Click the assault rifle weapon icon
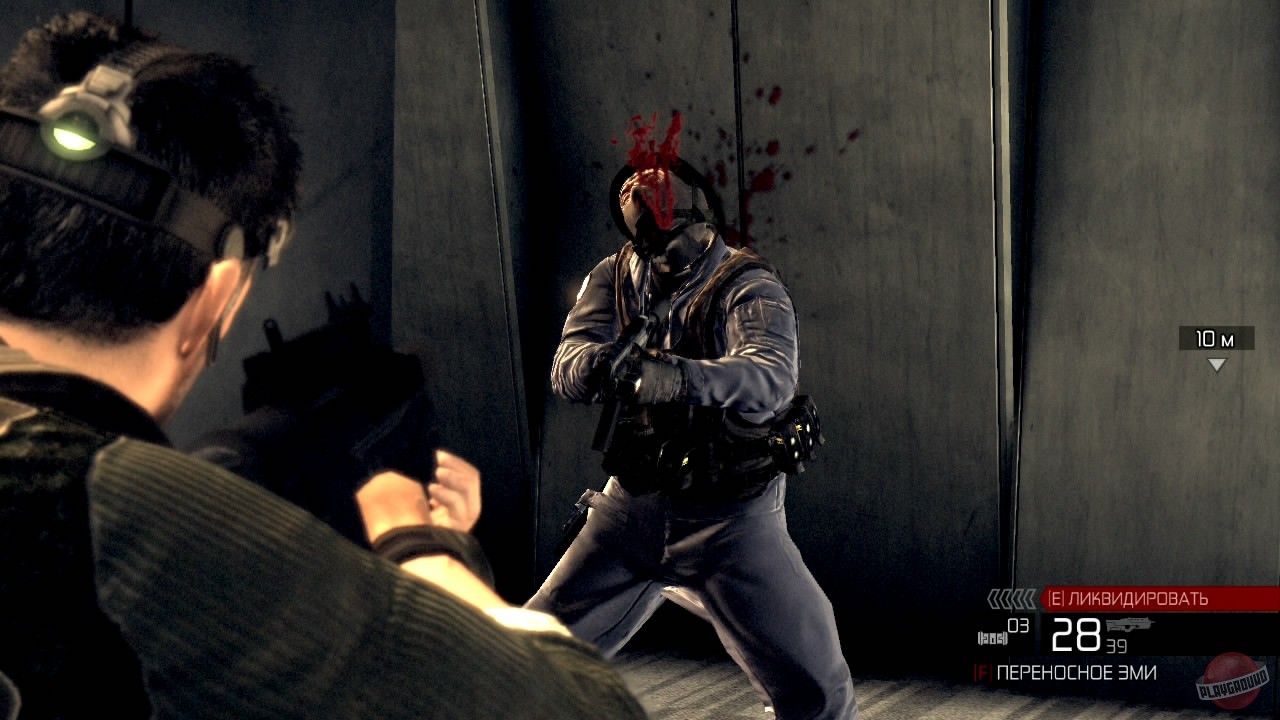1280x720 pixels. (x=1130, y=624)
